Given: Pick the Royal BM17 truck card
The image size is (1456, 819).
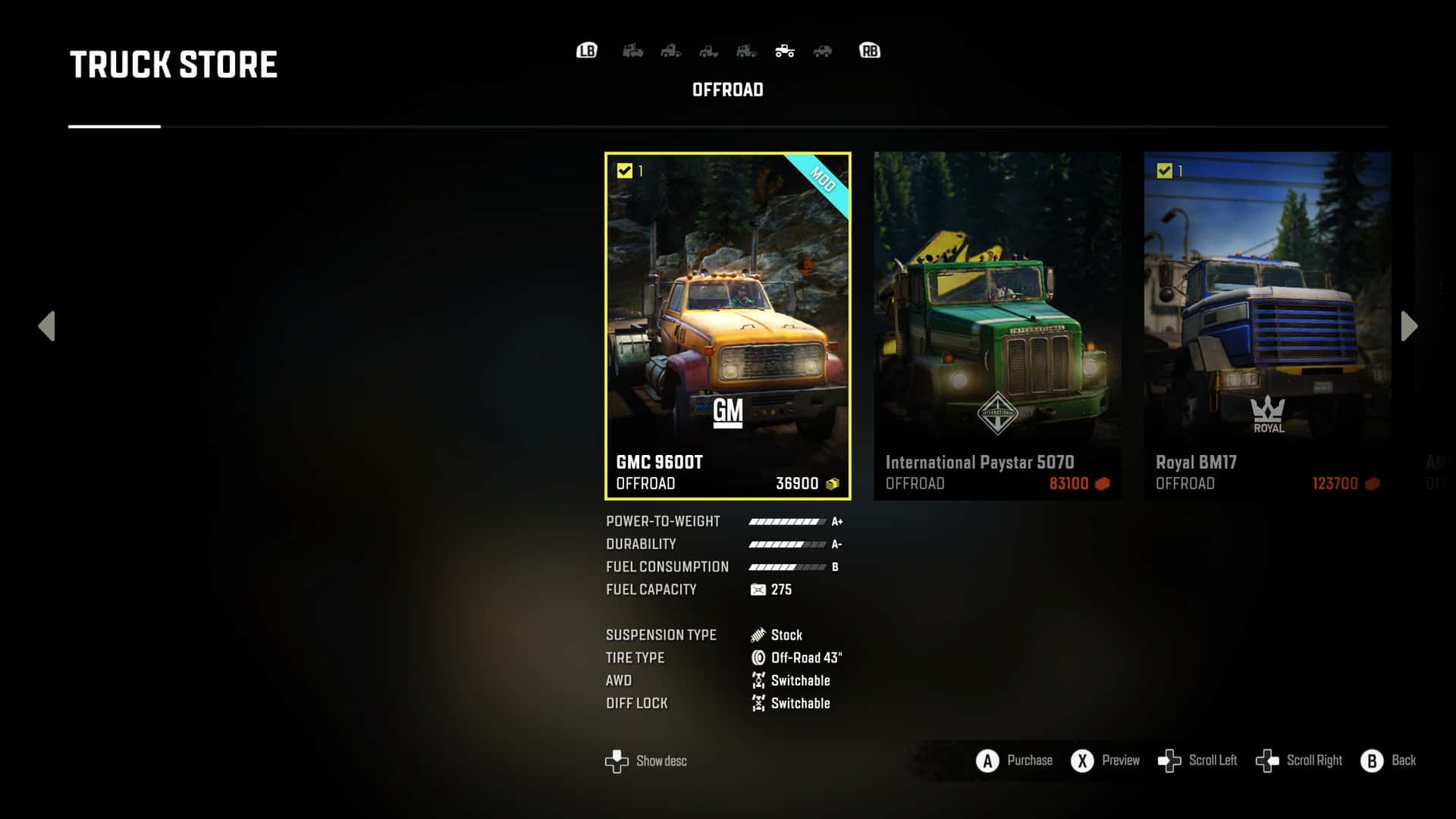Looking at the screenshot, I should [x=1267, y=326].
